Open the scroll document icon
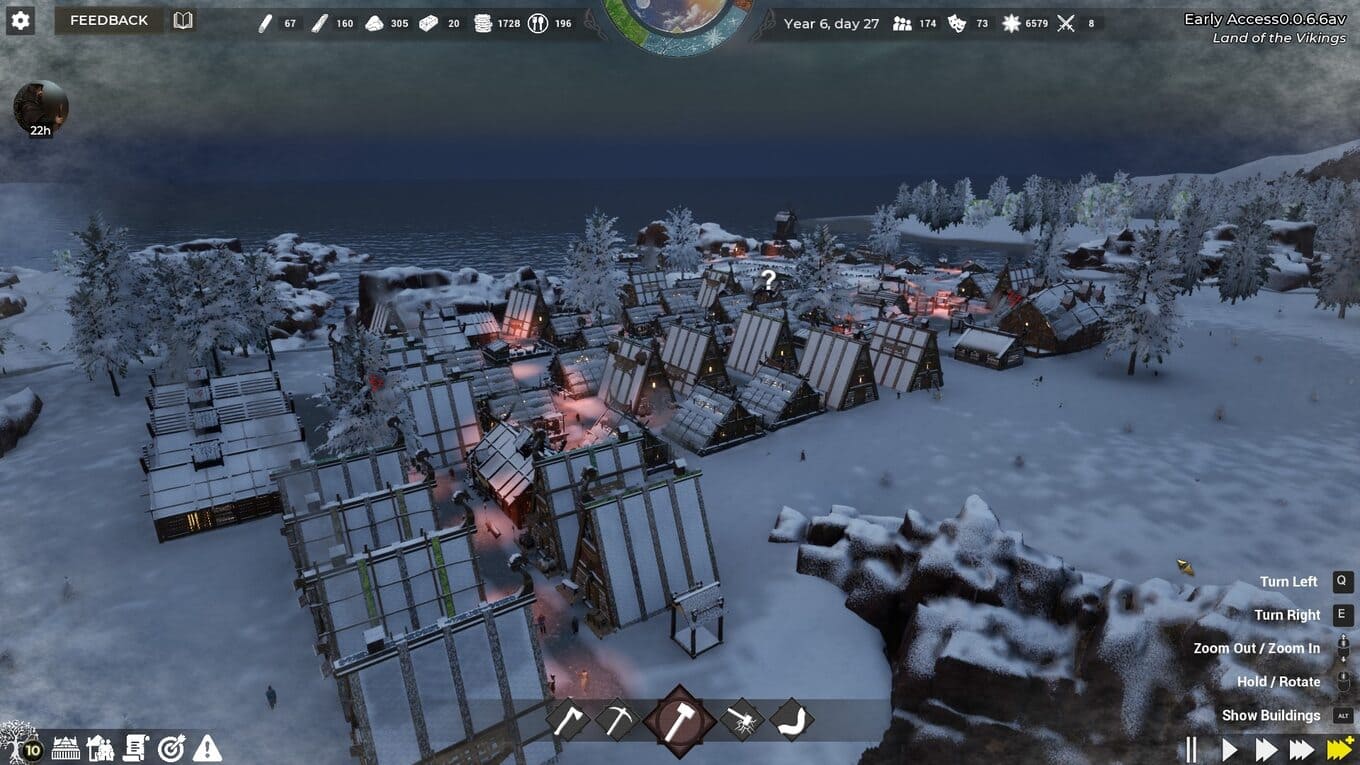This screenshot has width=1360, height=765. [136, 747]
